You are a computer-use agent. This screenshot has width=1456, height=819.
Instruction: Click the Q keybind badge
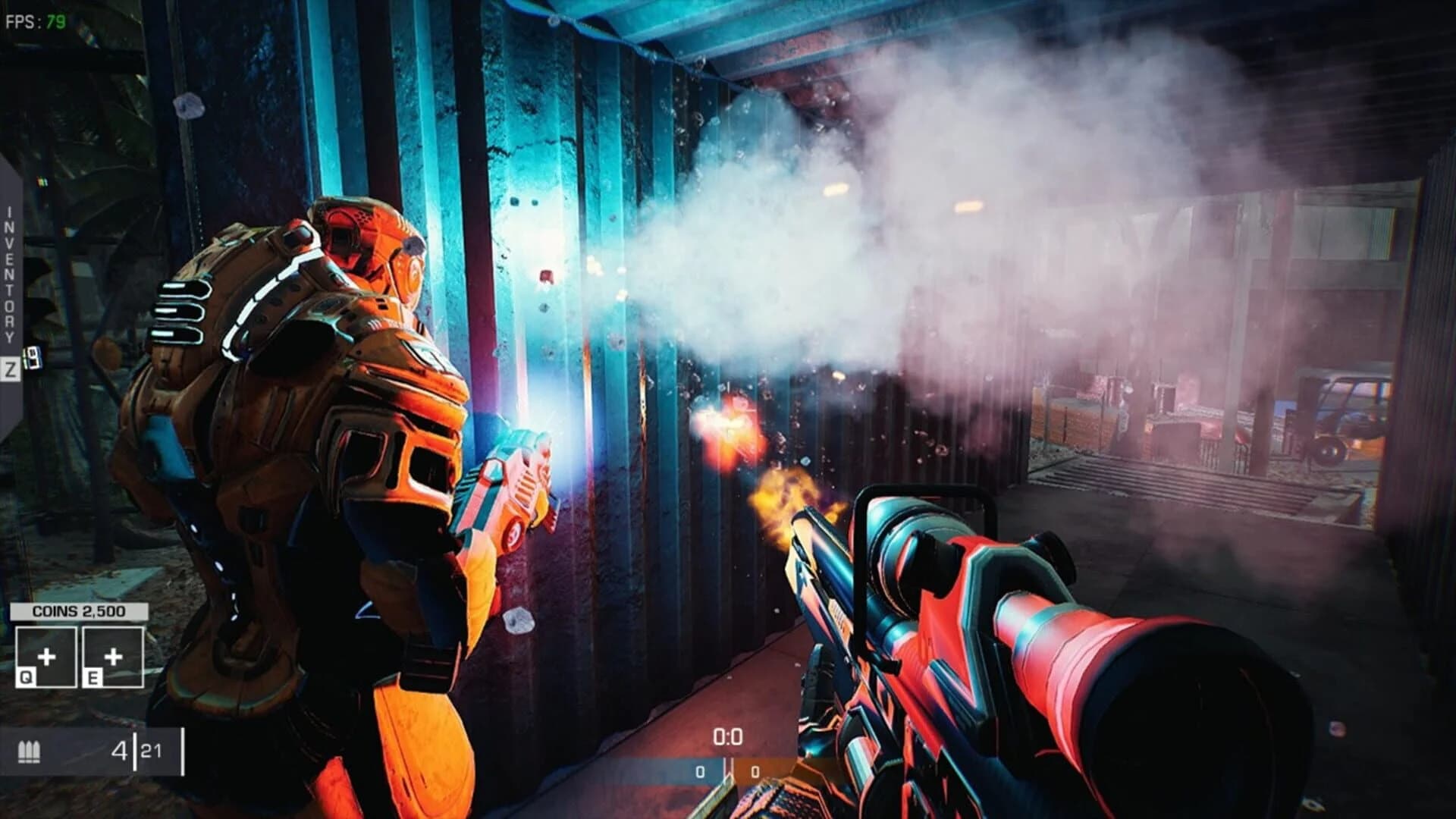click(27, 678)
